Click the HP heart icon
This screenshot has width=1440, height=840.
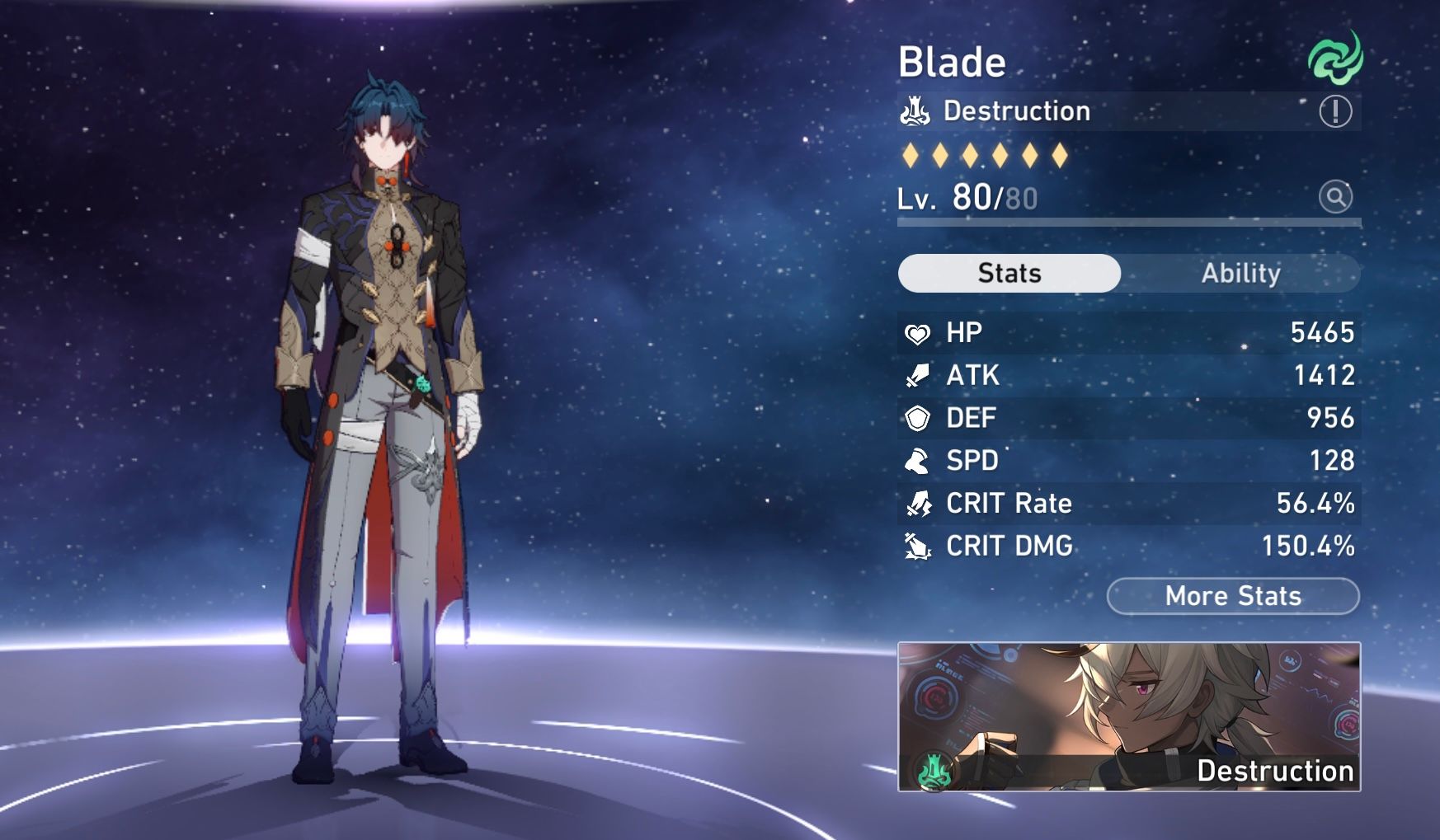tap(916, 332)
